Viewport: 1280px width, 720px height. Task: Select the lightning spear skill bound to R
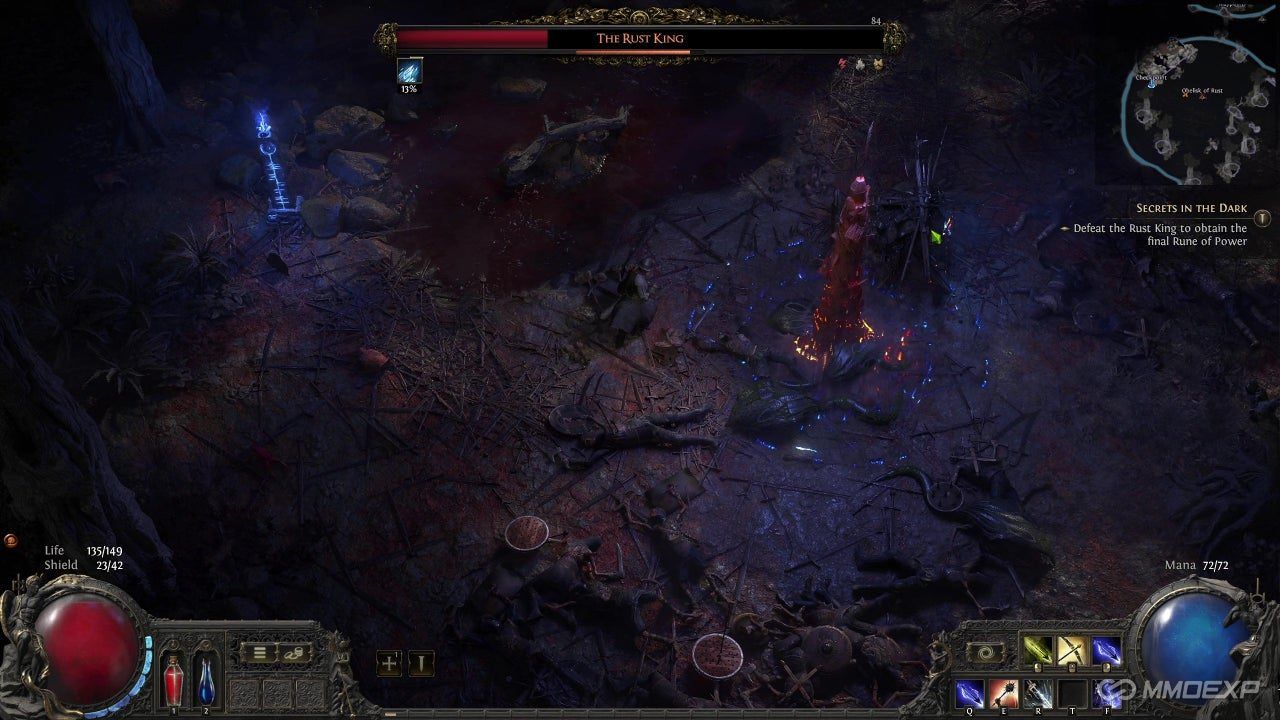[1040, 693]
